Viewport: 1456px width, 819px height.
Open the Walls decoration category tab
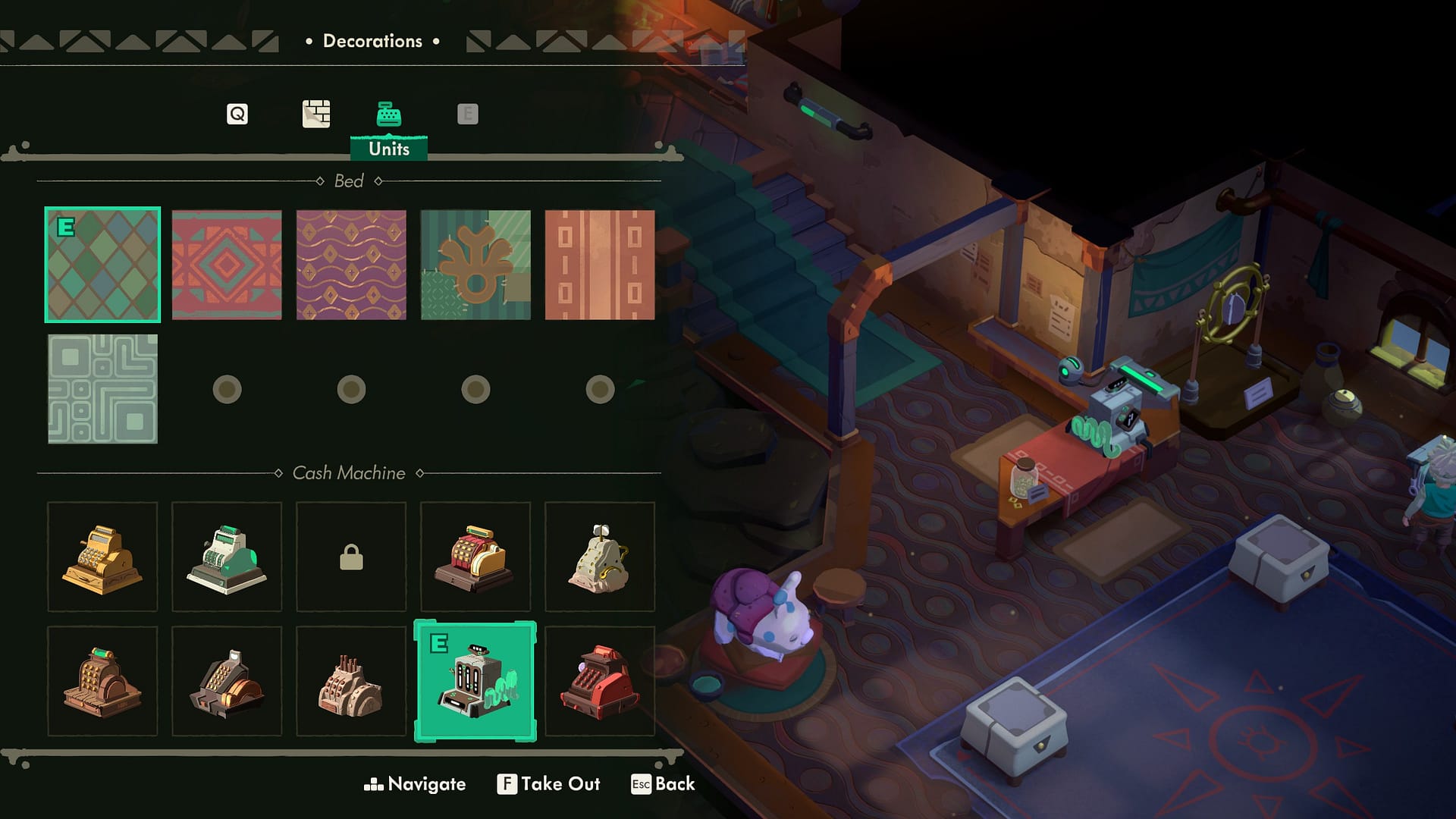pos(313,114)
